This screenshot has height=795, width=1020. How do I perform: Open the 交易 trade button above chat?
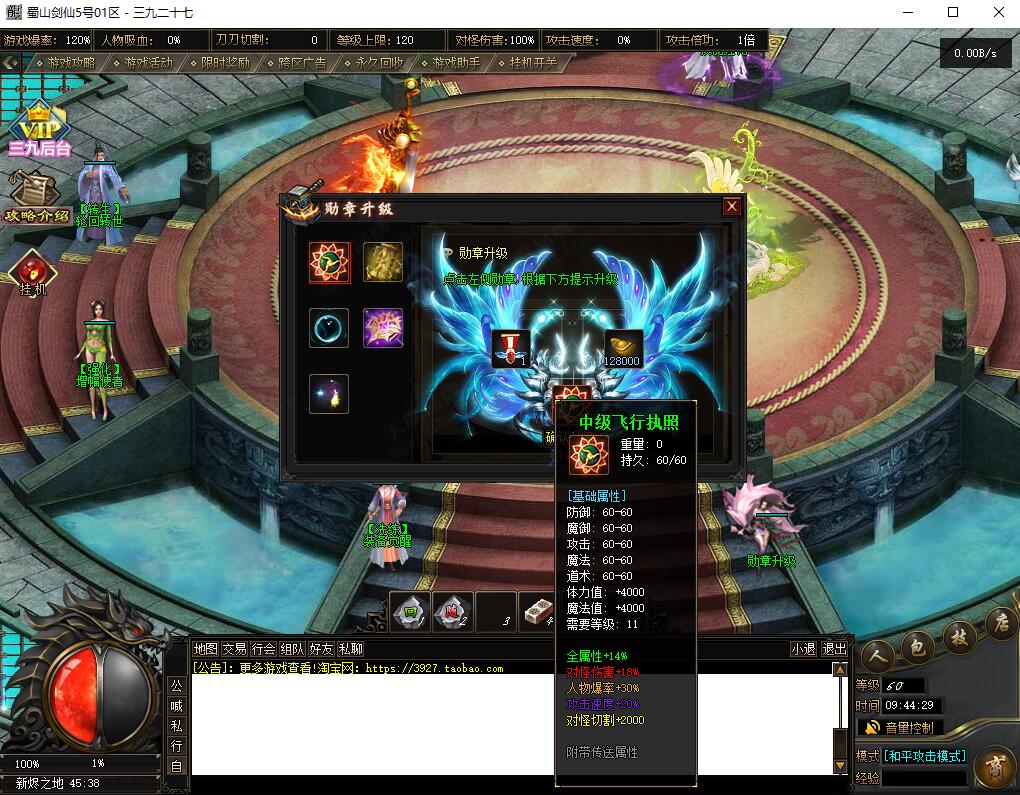click(234, 649)
